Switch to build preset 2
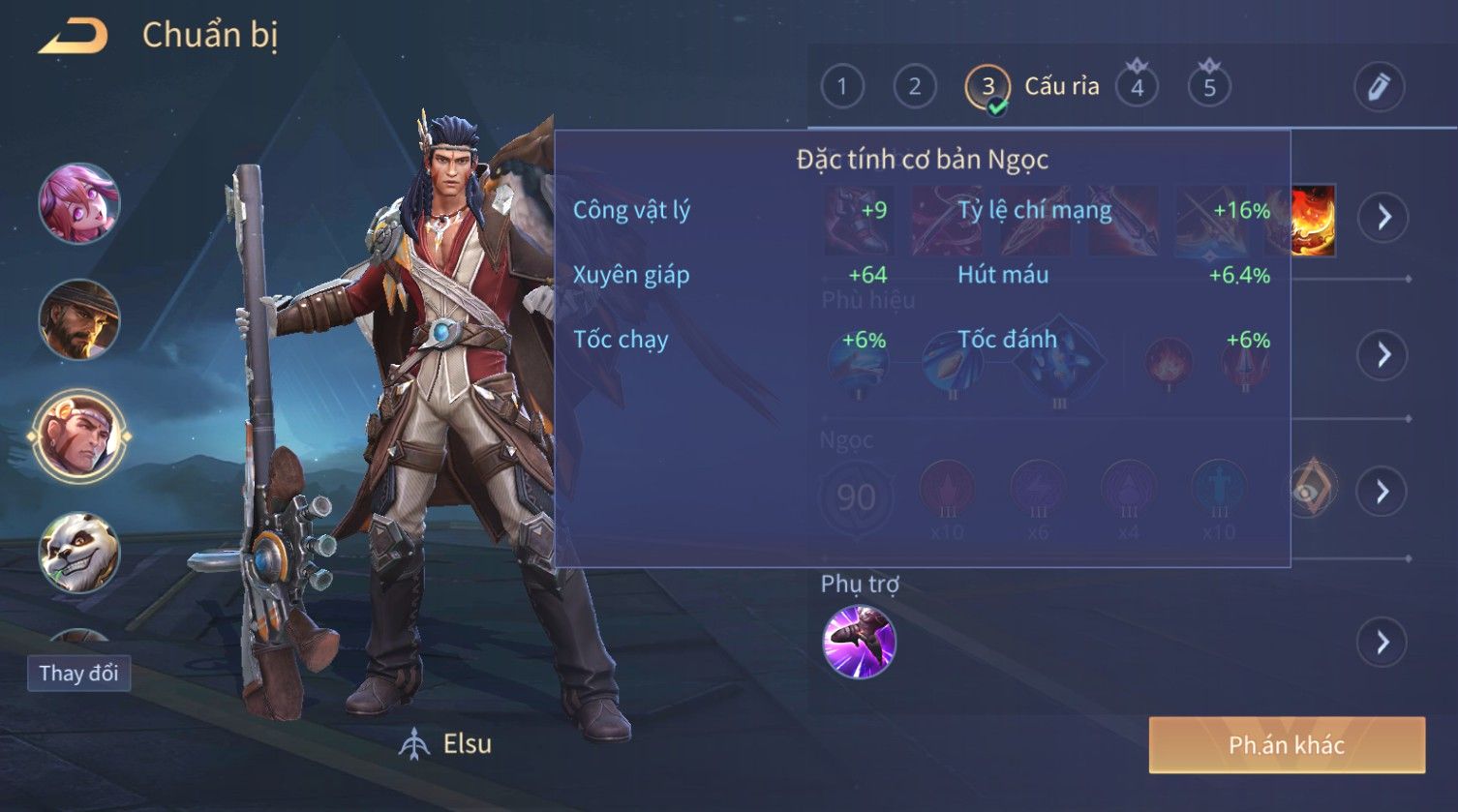The width and height of the screenshot is (1458, 812). [x=915, y=87]
